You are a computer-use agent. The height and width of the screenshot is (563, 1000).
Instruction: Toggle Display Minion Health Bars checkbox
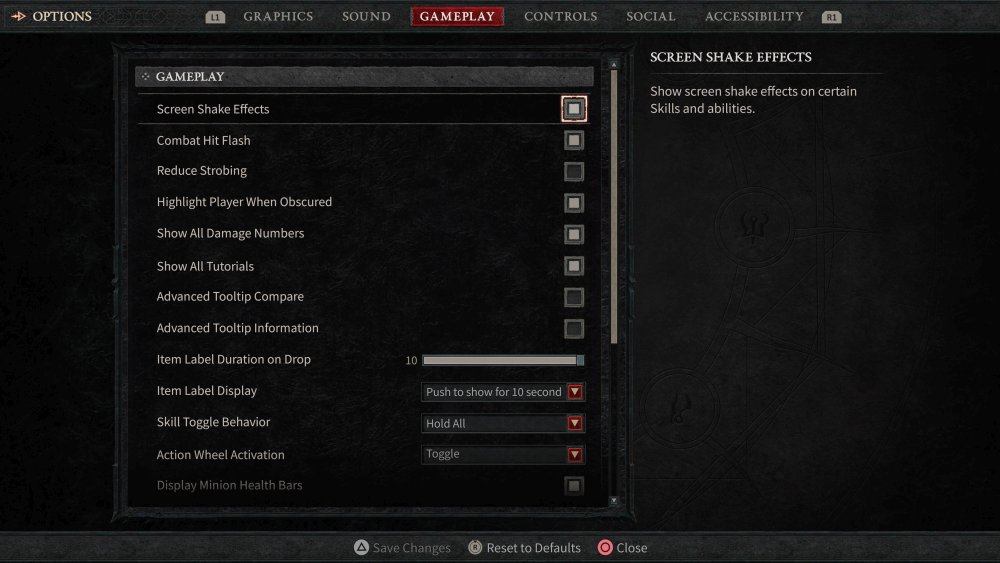574,486
